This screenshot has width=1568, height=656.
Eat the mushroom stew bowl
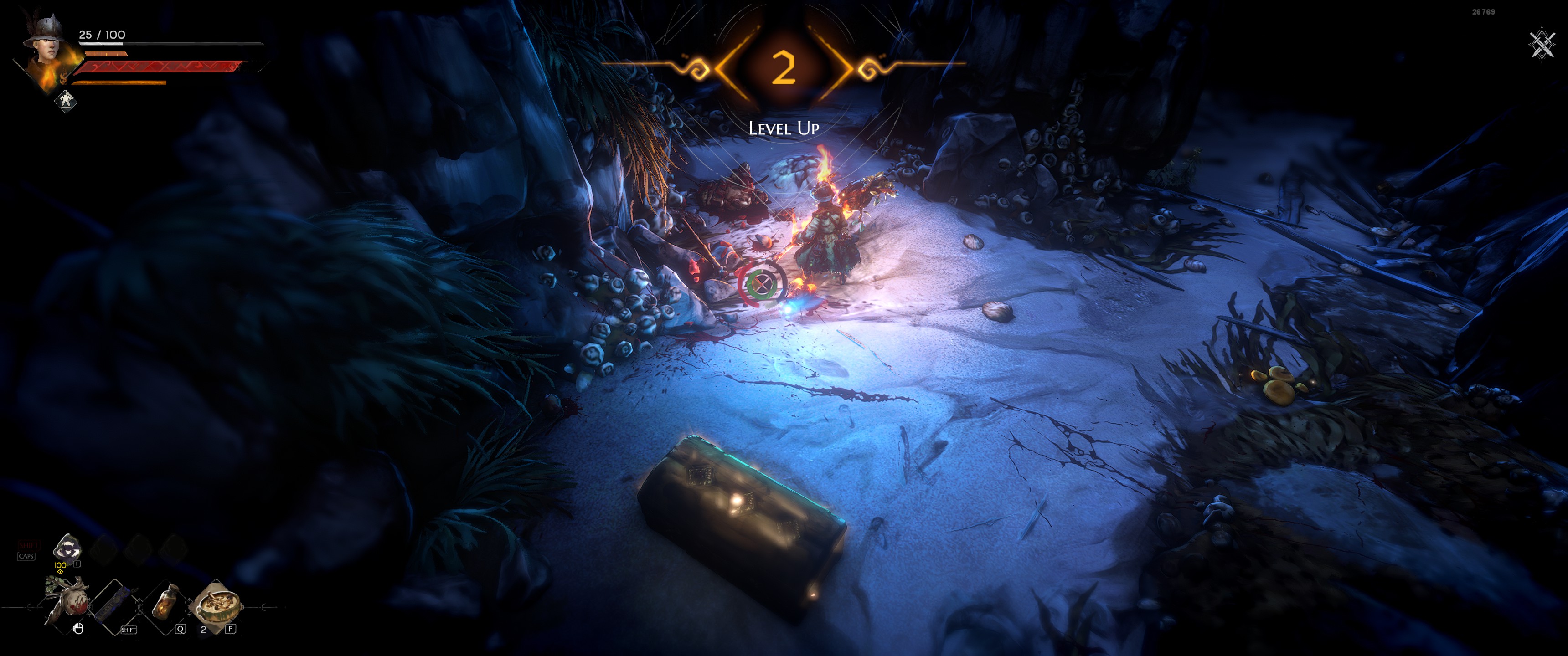pos(216,602)
